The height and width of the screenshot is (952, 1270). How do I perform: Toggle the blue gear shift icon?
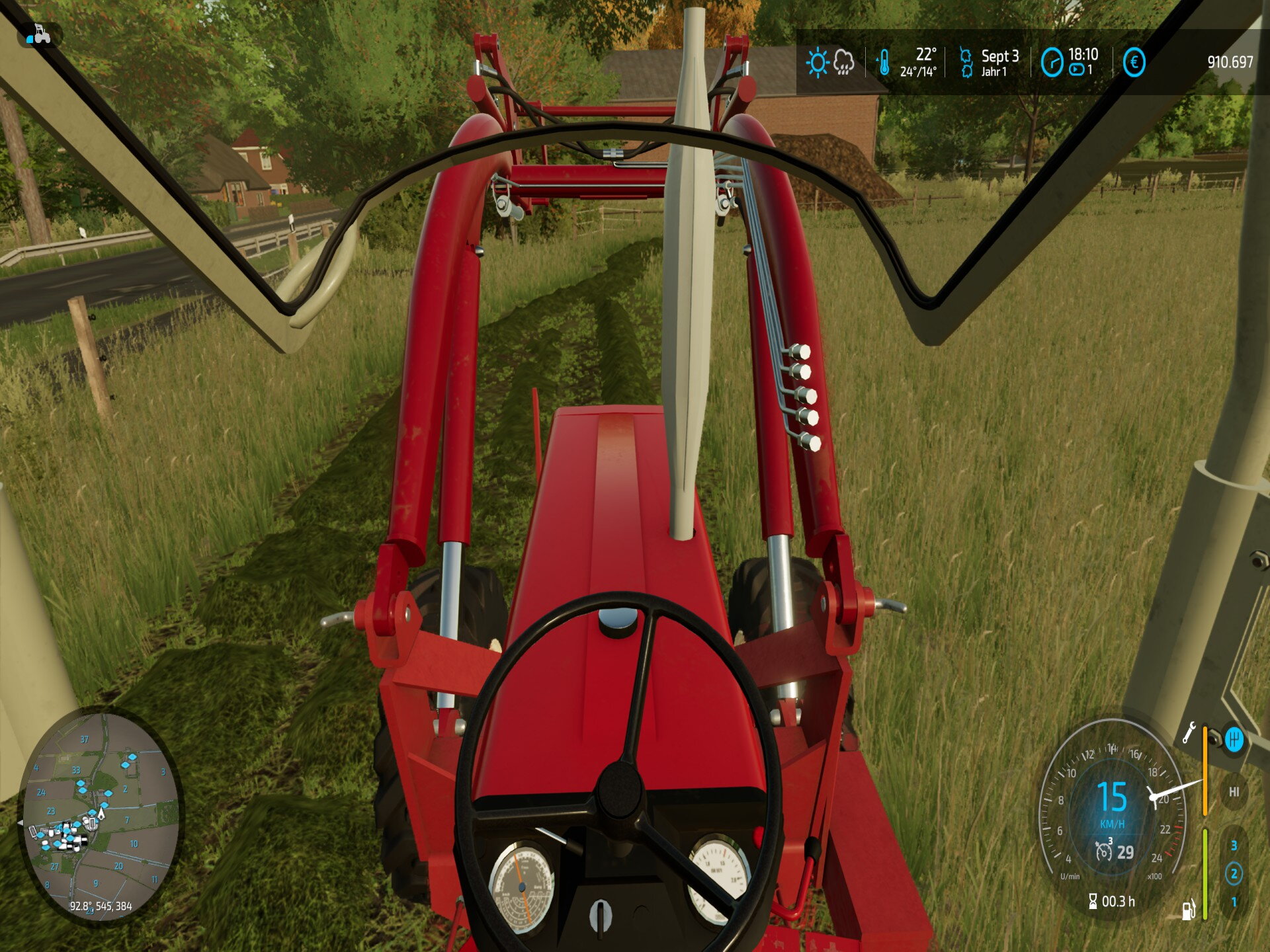pyautogui.click(x=1234, y=739)
